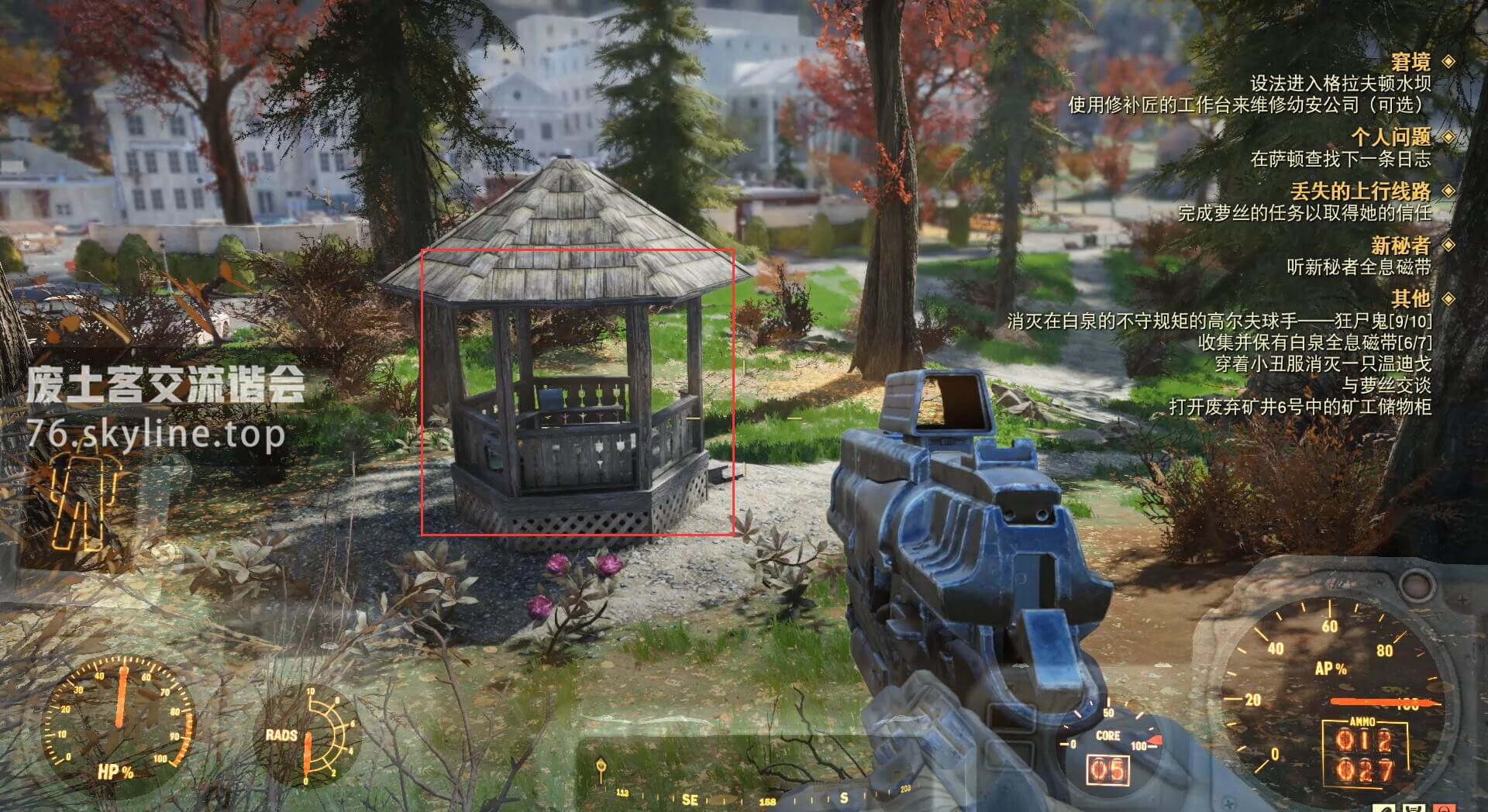Click the 听新秘者全息磁带 objective
The height and width of the screenshot is (812, 1488).
tap(1359, 267)
